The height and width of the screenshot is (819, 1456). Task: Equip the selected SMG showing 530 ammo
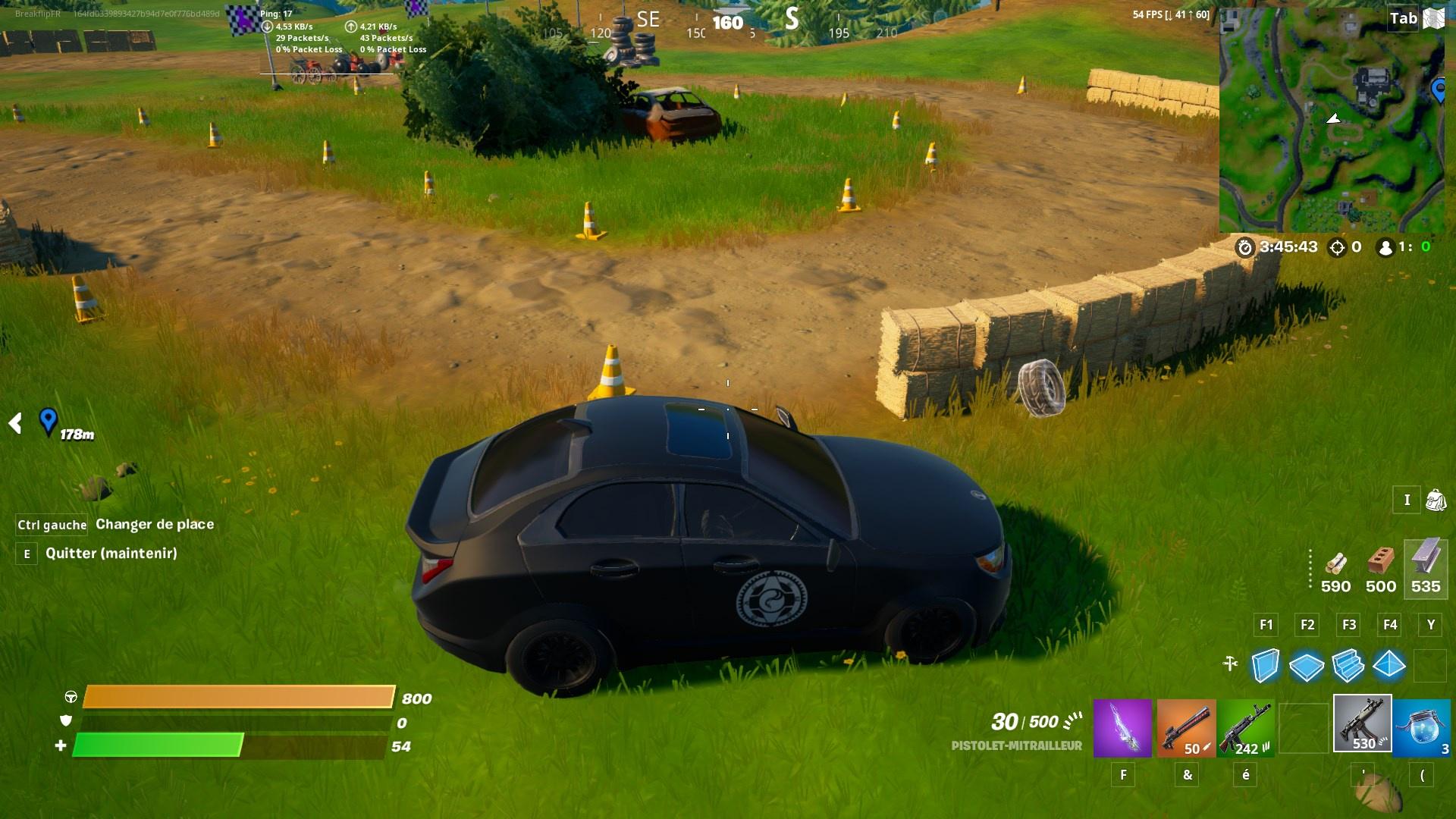tap(1363, 724)
